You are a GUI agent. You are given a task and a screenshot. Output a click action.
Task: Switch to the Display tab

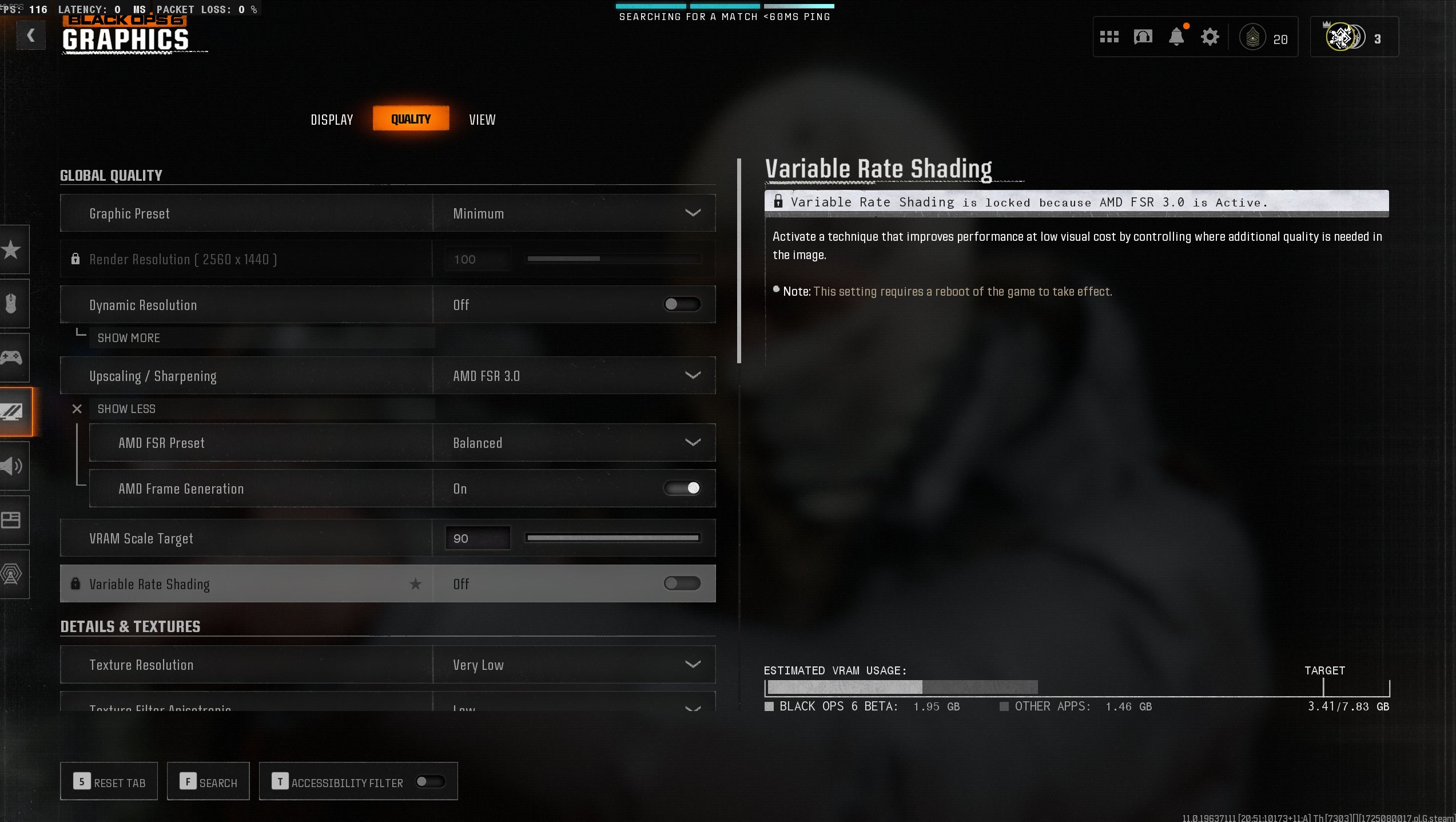332,119
